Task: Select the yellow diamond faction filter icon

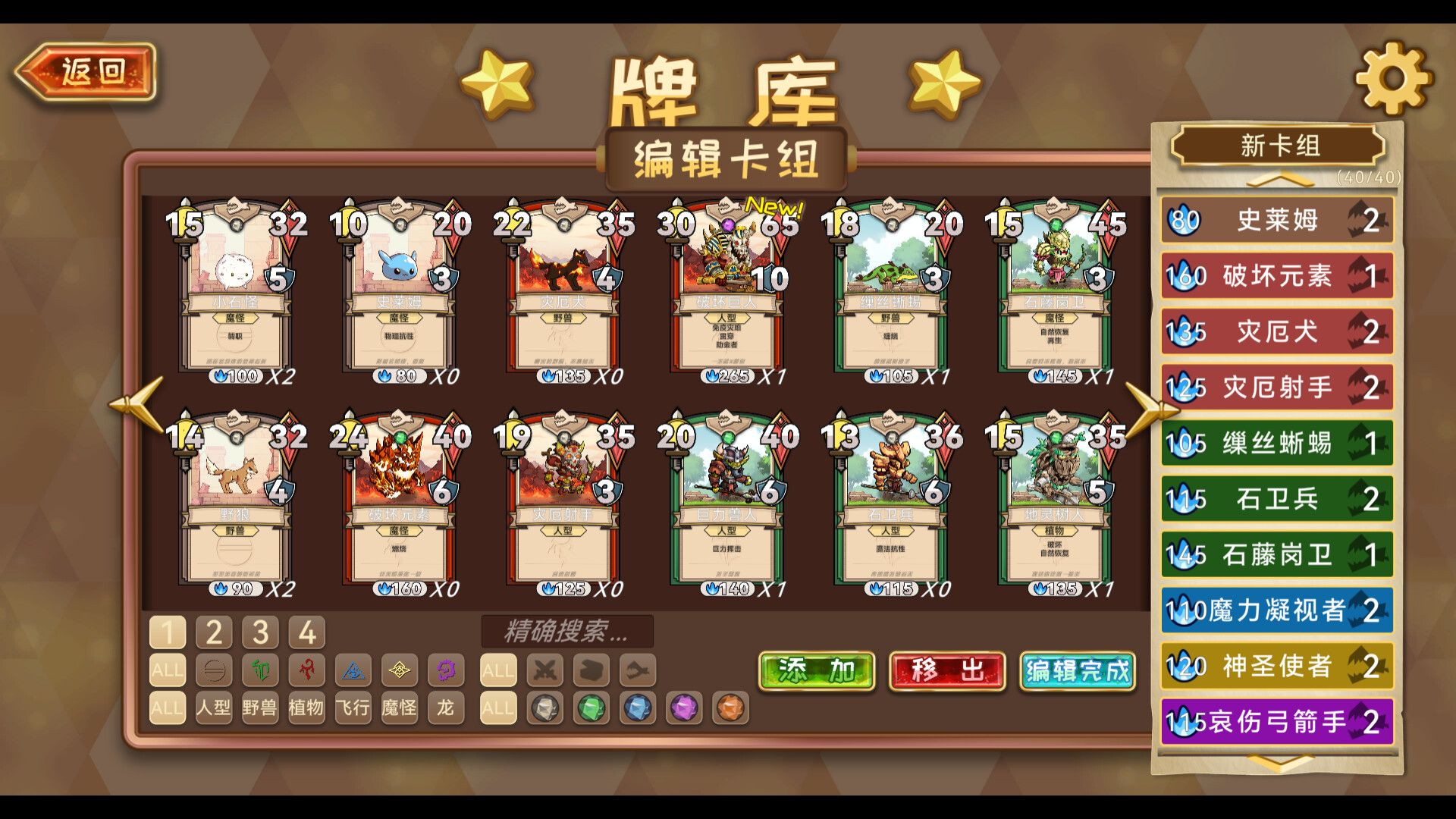Action: (x=400, y=670)
